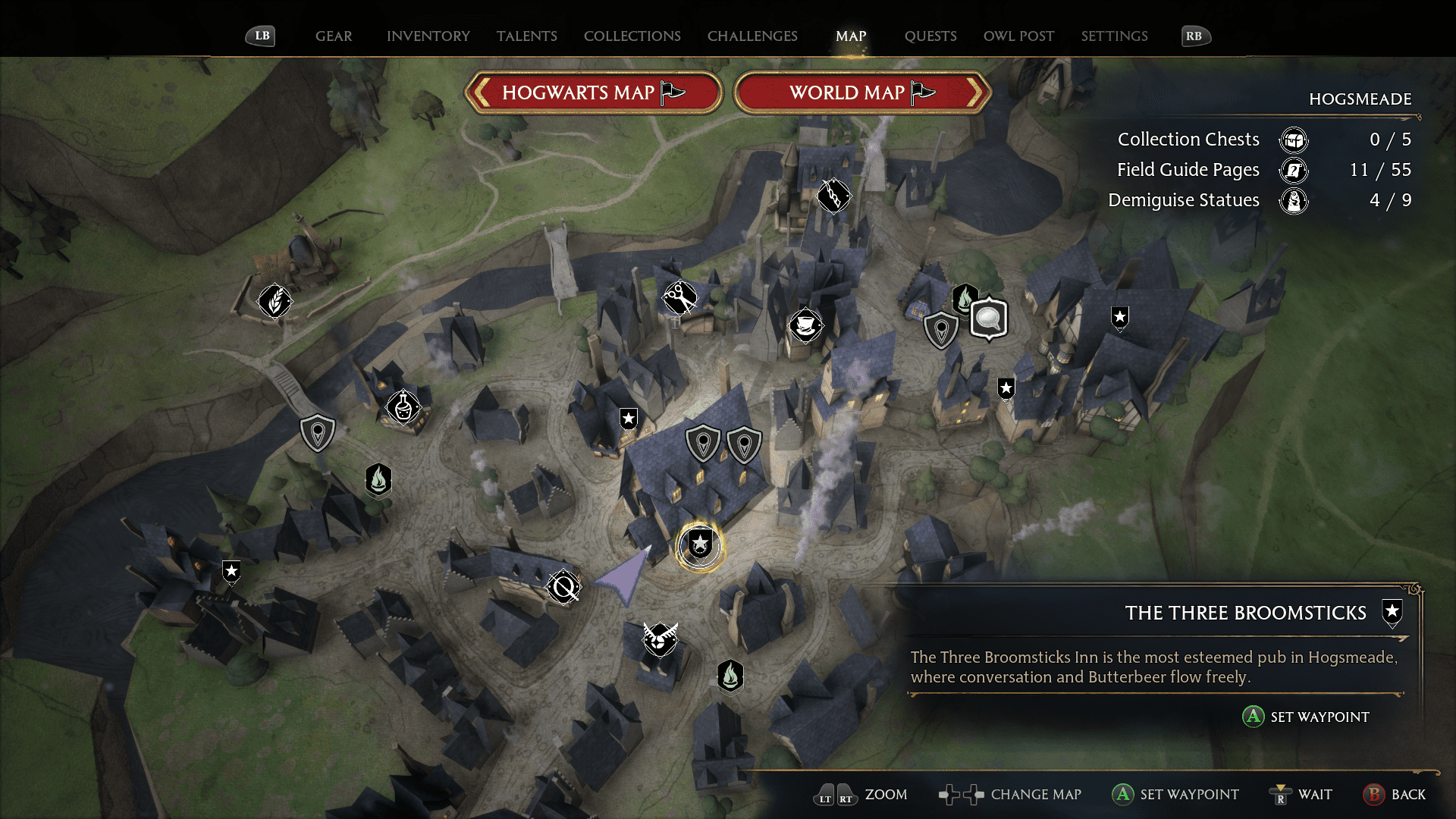
Task: Open the COLLECTIONS tab
Action: click(632, 36)
